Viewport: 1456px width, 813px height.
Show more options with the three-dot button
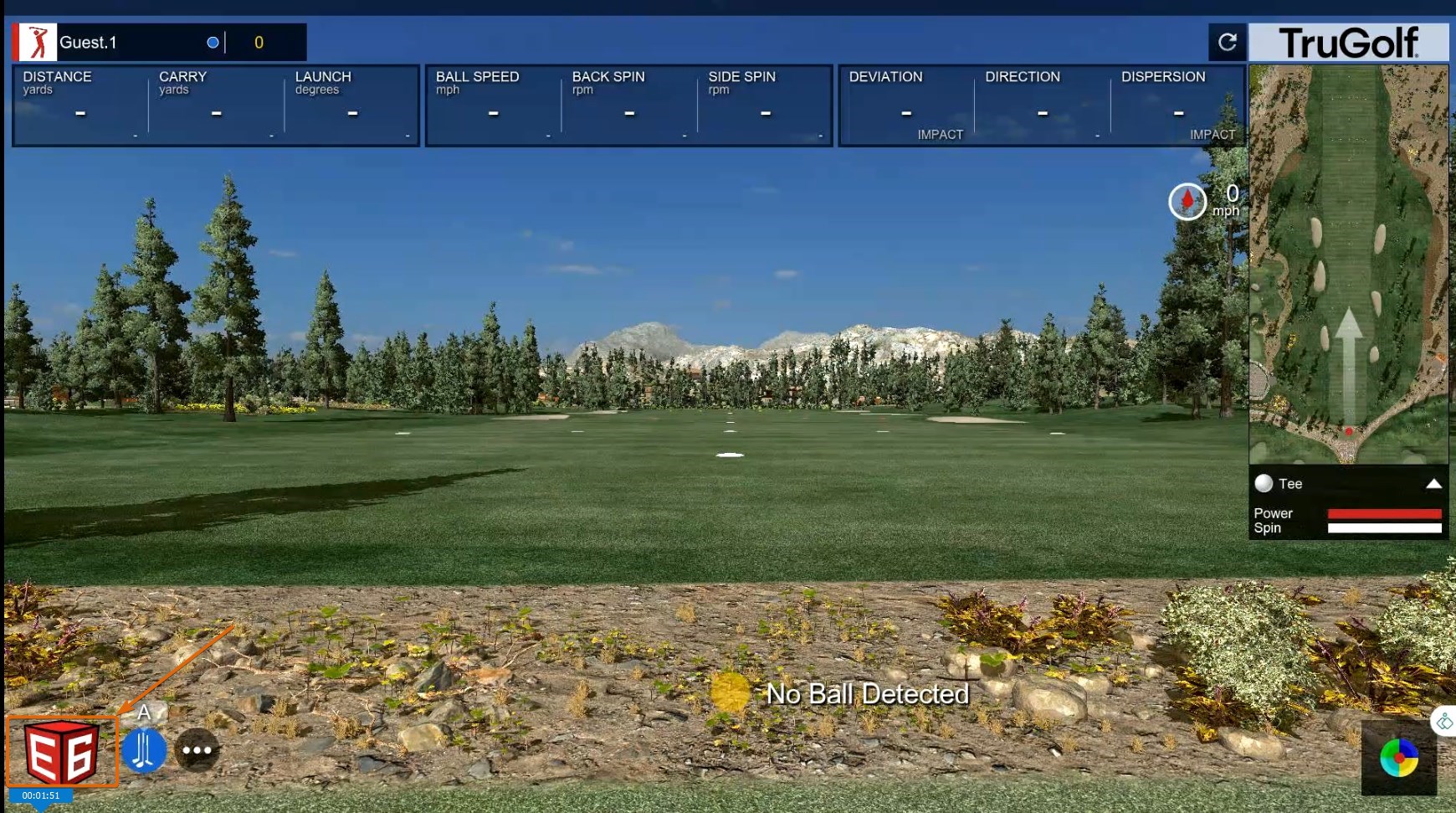(x=197, y=749)
